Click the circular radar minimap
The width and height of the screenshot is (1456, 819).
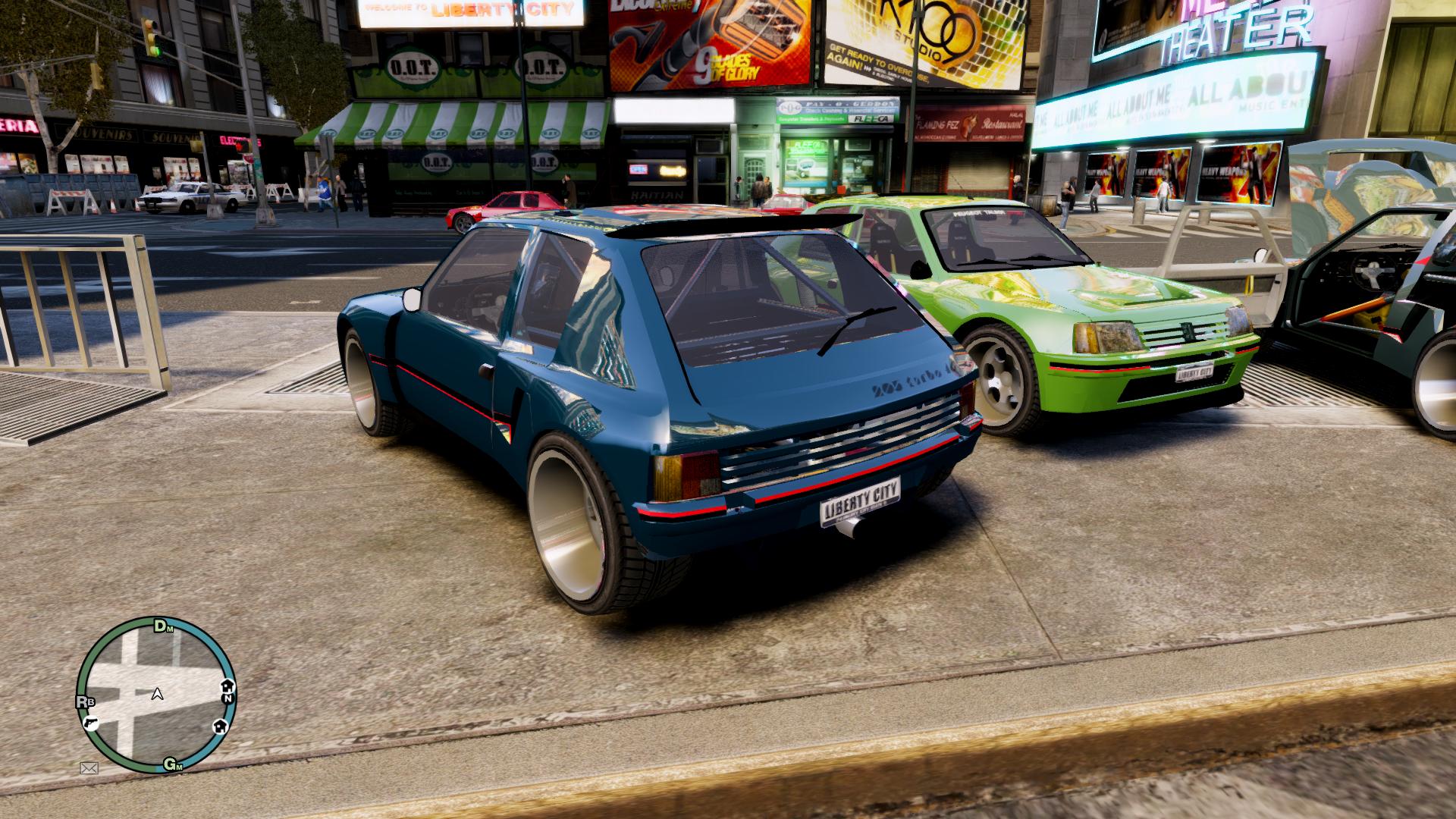click(156, 695)
